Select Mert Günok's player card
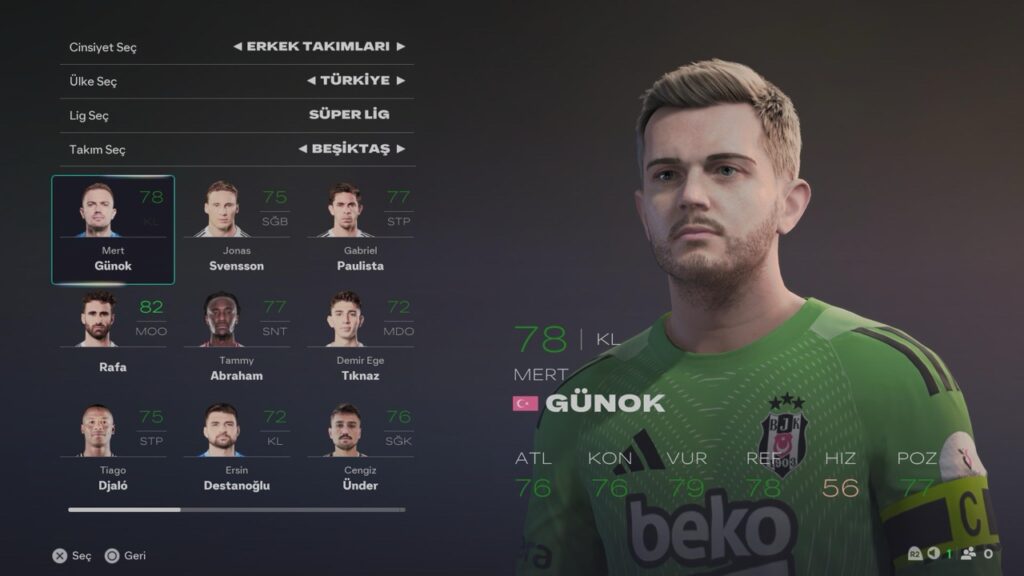1024x576 pixels. [x=113, y=230]
